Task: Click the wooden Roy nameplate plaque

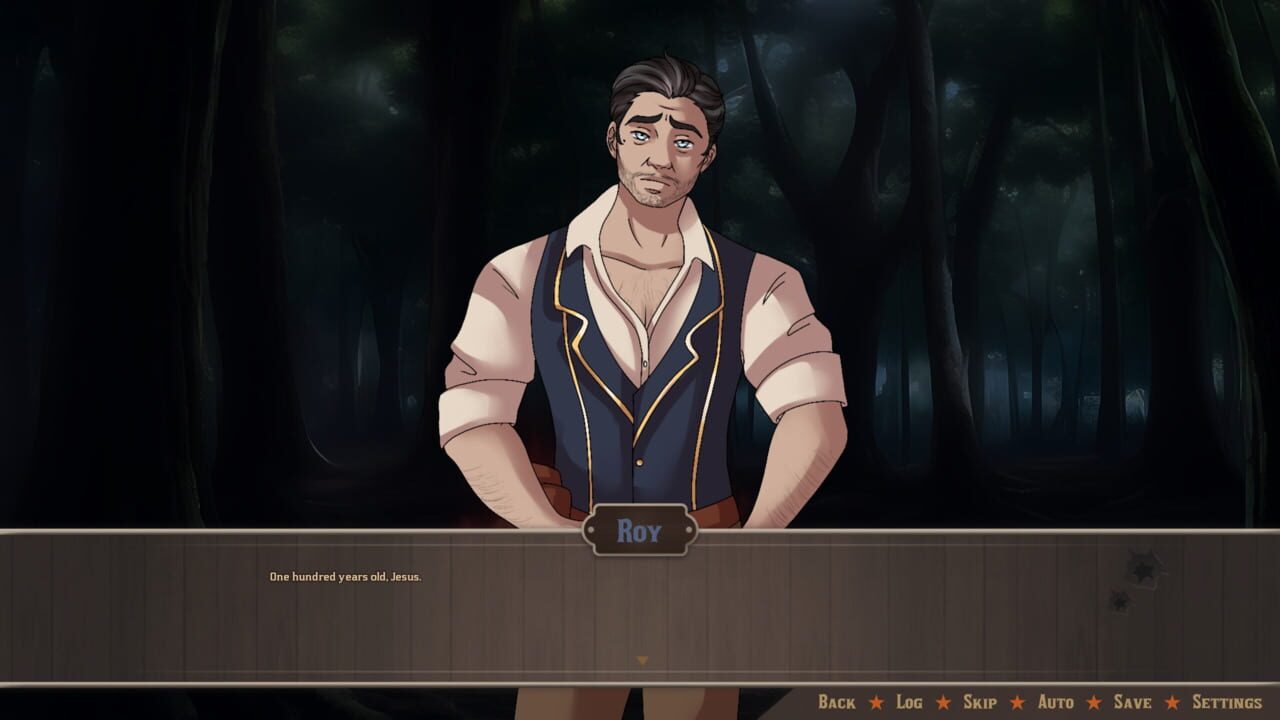Action: point(640,531)
